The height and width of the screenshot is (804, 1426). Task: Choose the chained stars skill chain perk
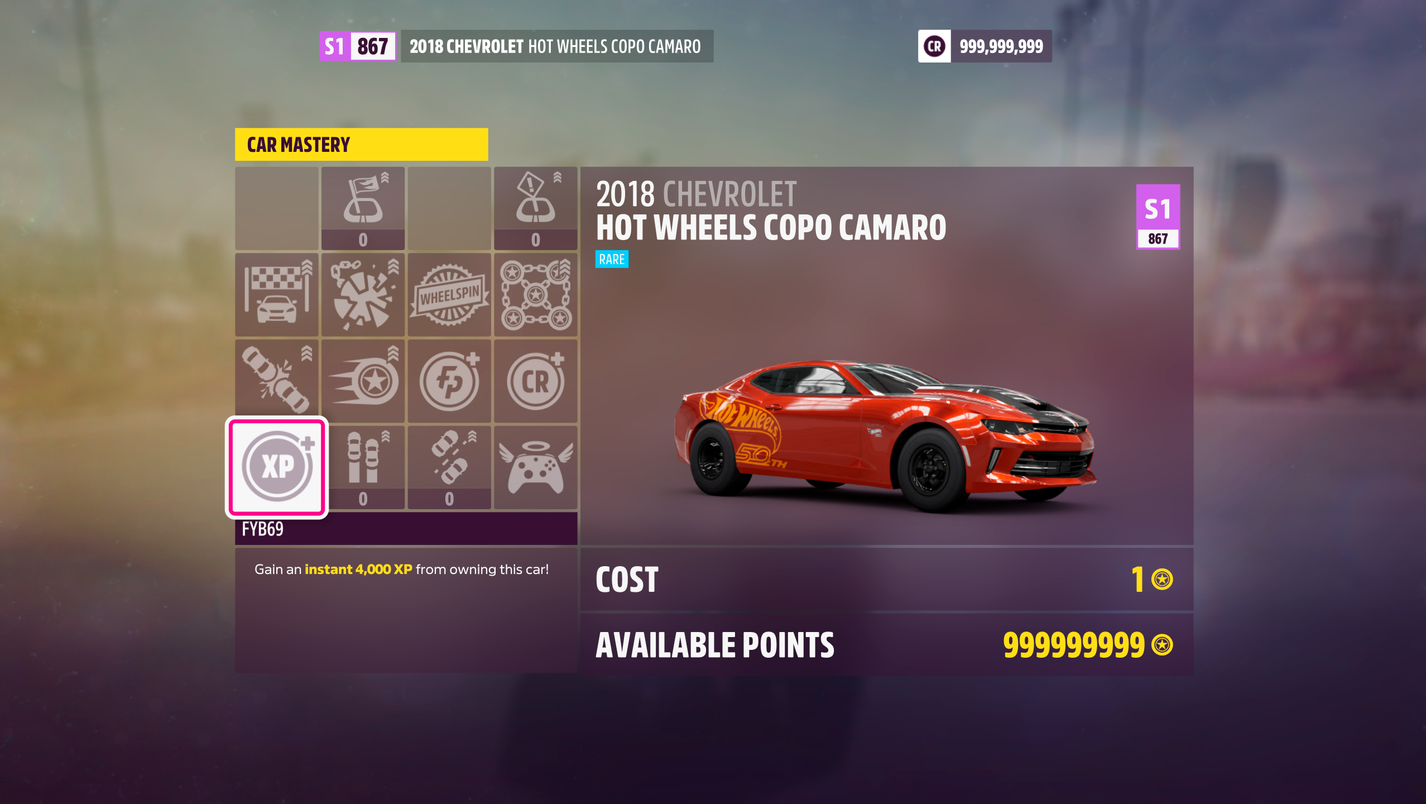(535, 295)
